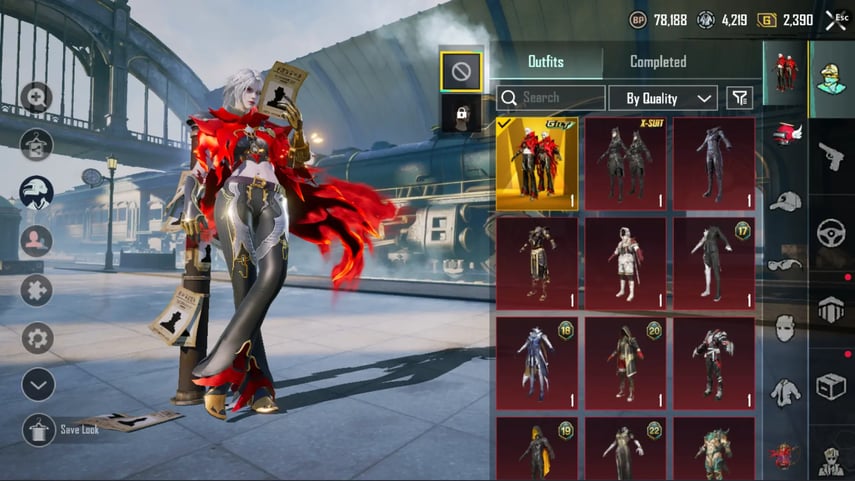Save the current look
This screenshot has height=481, width=855.
tap(39, 429)
